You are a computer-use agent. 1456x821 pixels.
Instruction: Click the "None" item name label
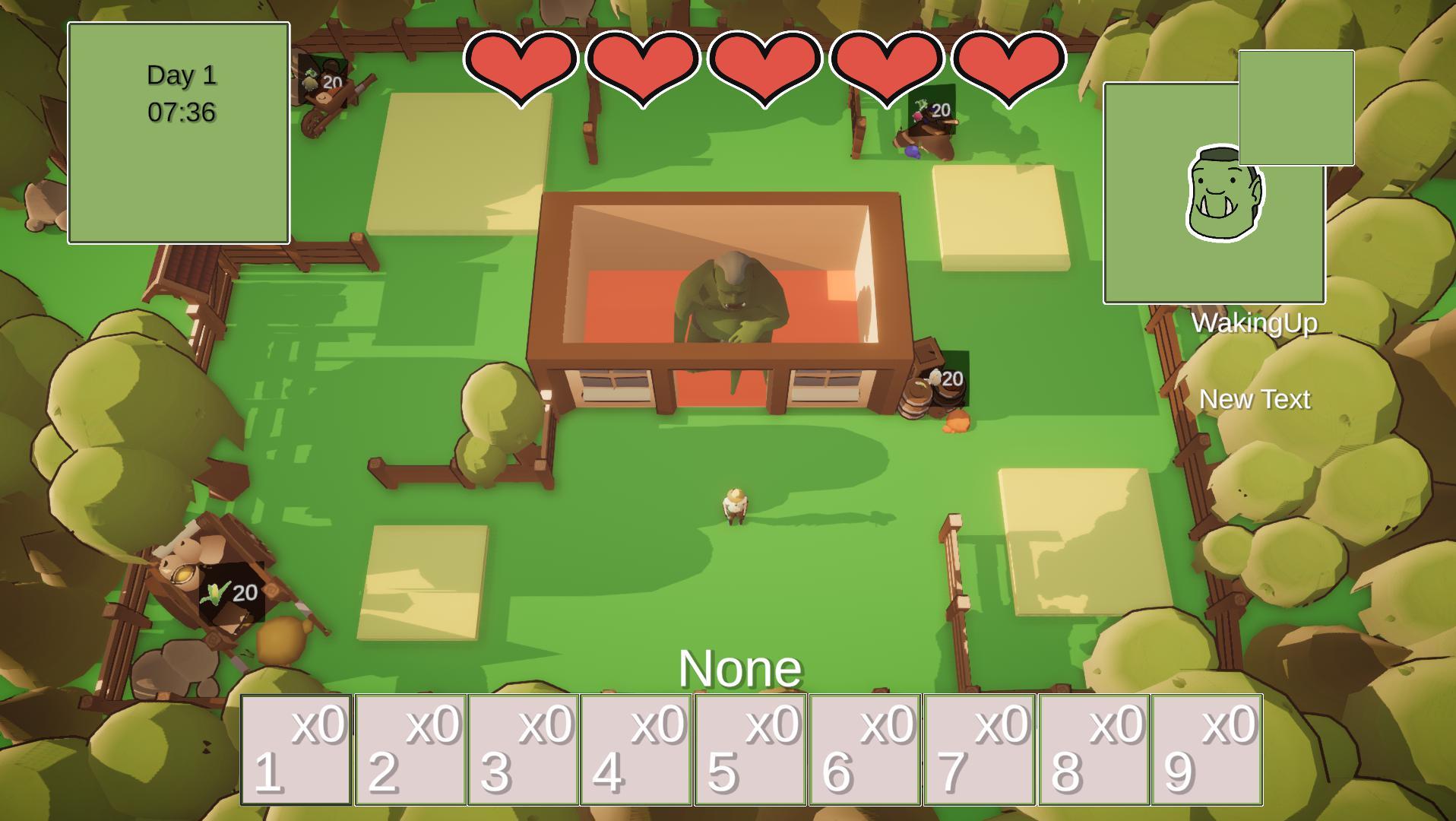(741, 669)
